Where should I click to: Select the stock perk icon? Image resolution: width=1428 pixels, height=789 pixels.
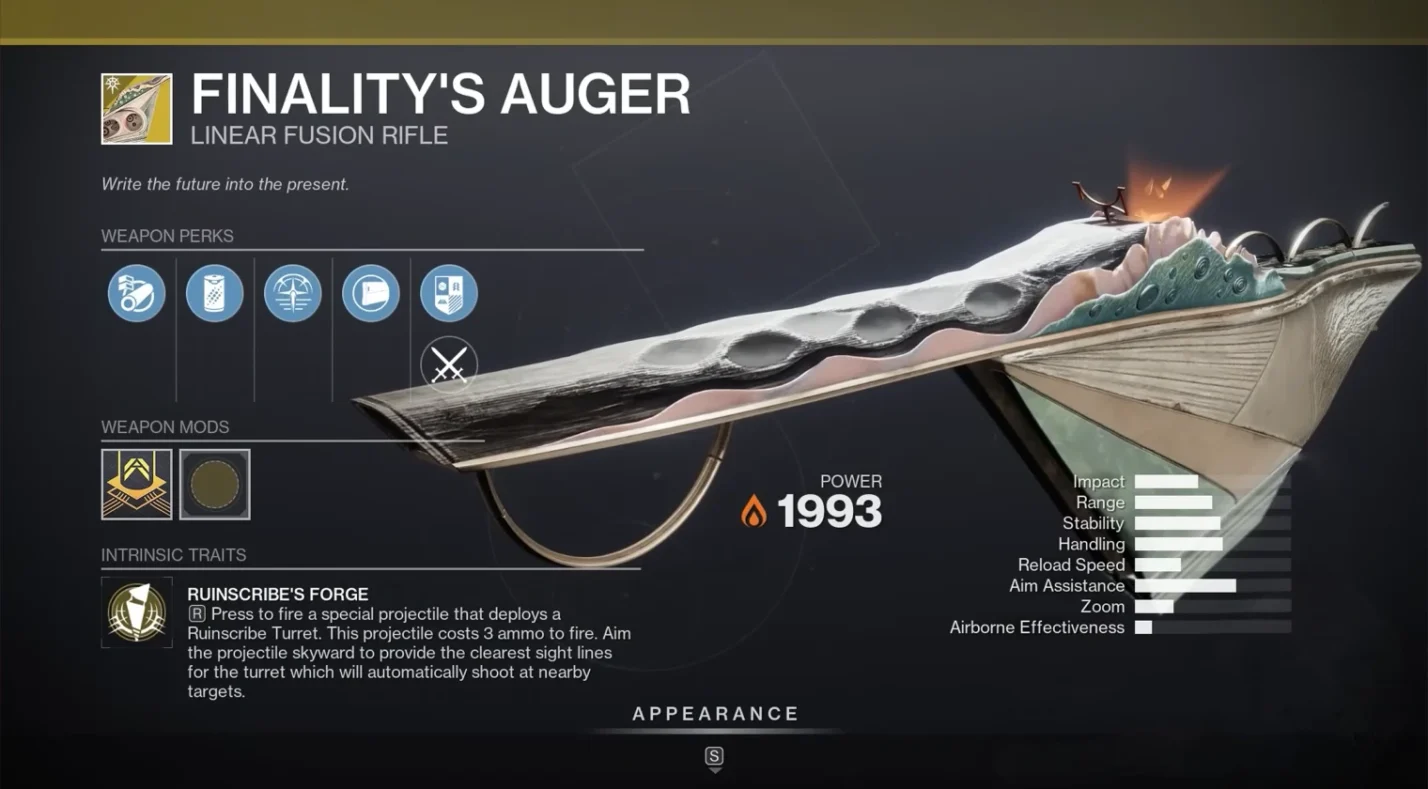[x=371, y=293]
